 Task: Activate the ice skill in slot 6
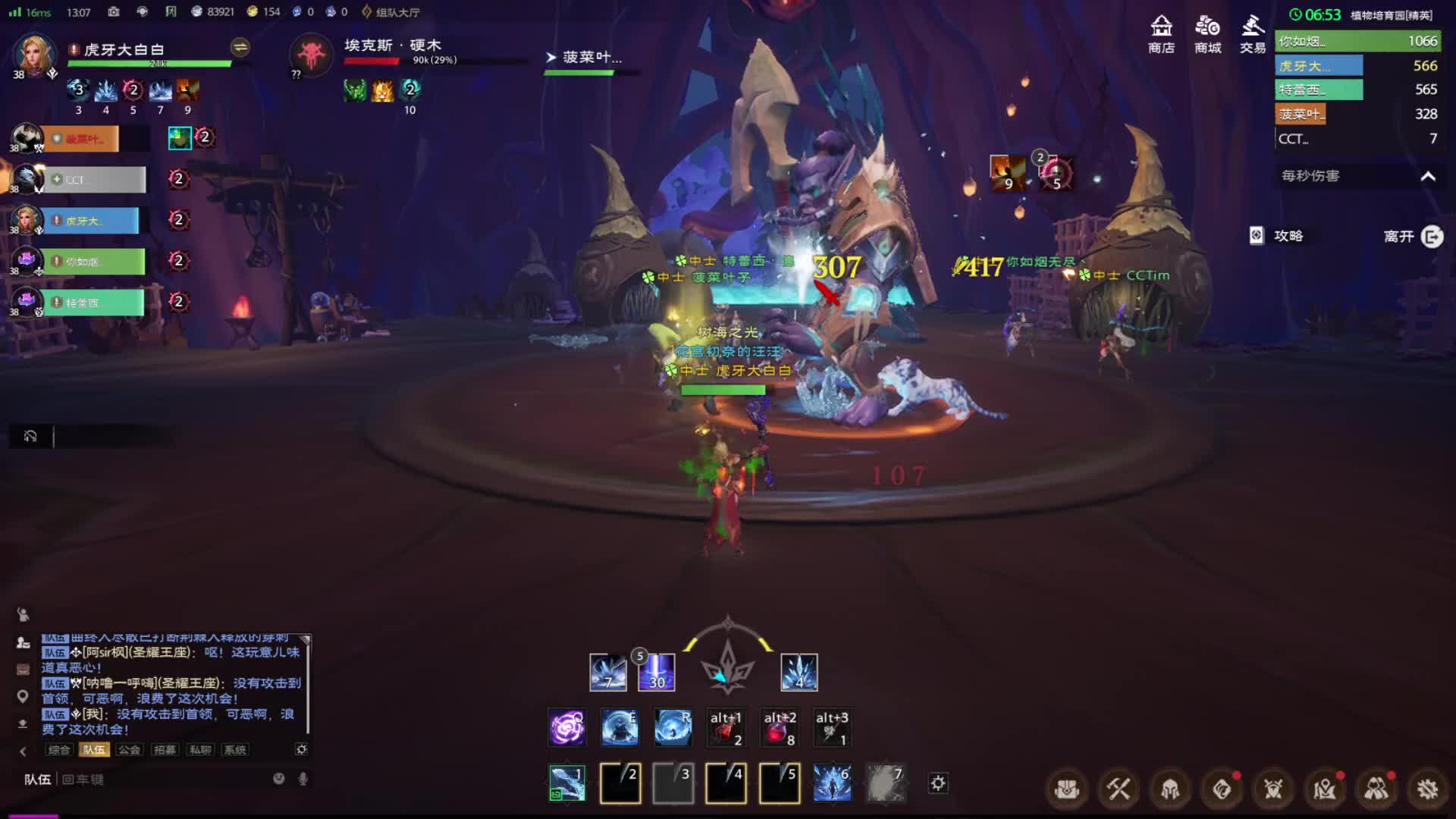832,783
